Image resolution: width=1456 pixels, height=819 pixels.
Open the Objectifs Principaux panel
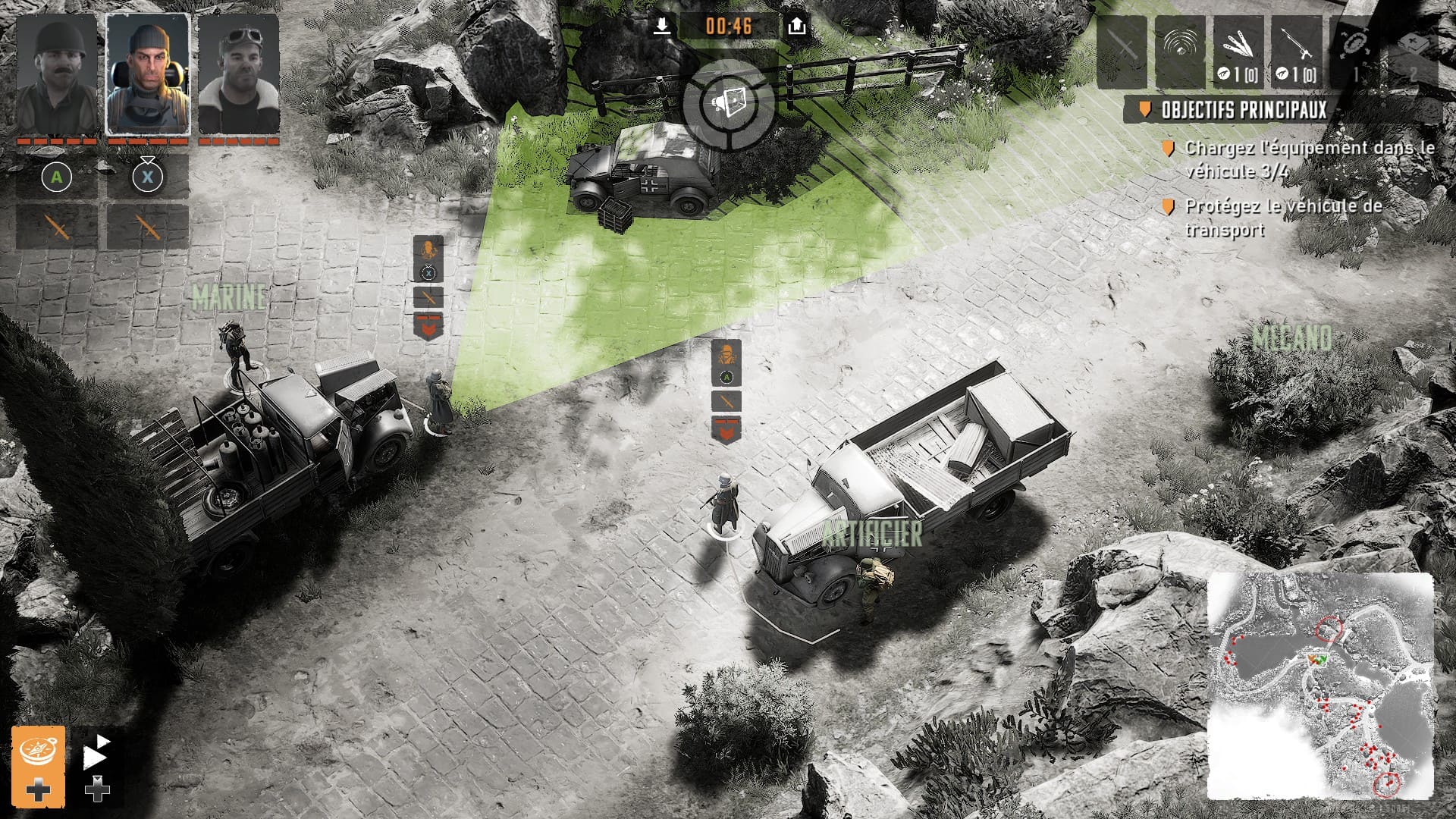(1244, 110)
